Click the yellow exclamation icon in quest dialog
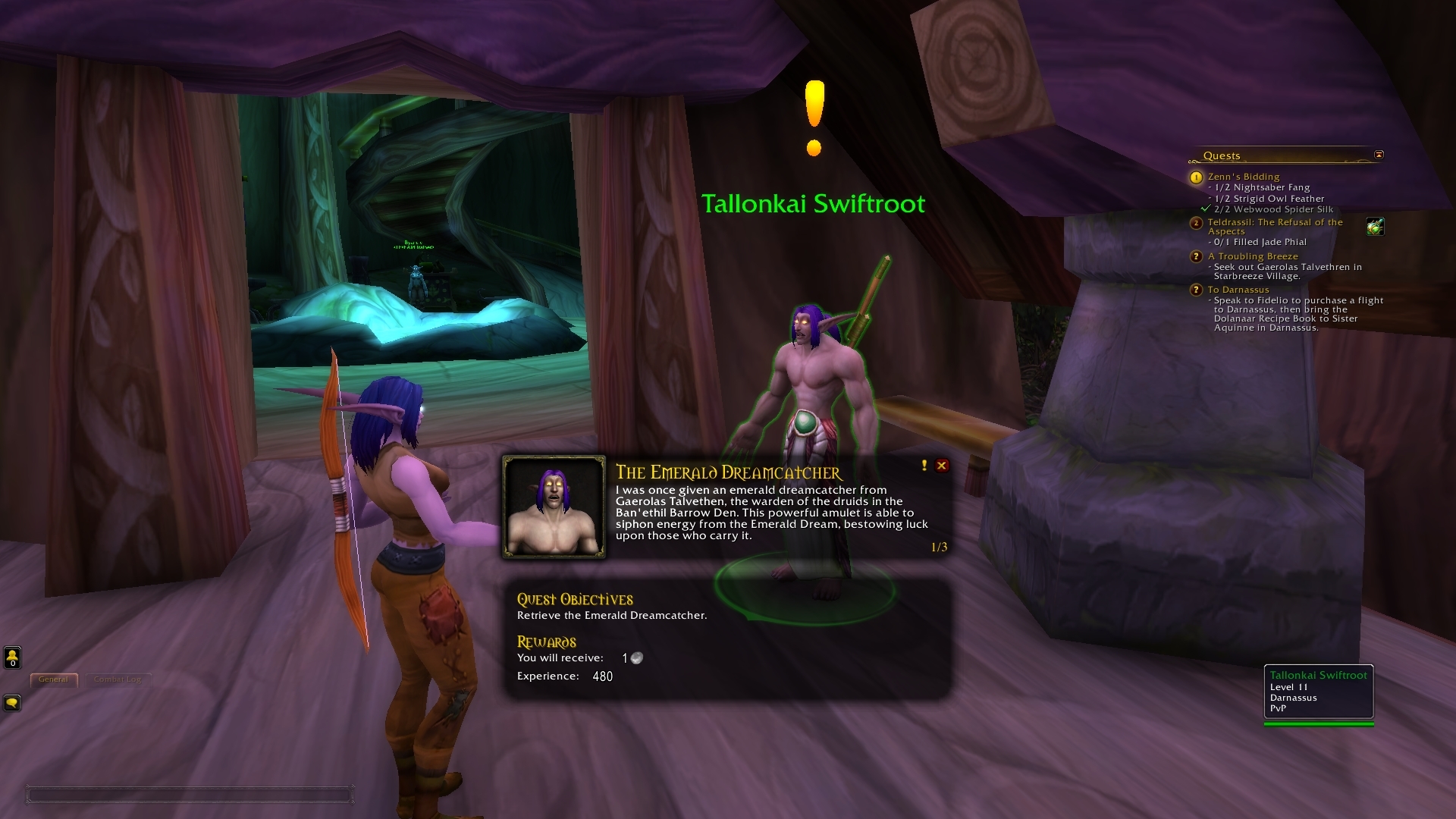This screenshot has height=819, width=1456. pos(924,466)
